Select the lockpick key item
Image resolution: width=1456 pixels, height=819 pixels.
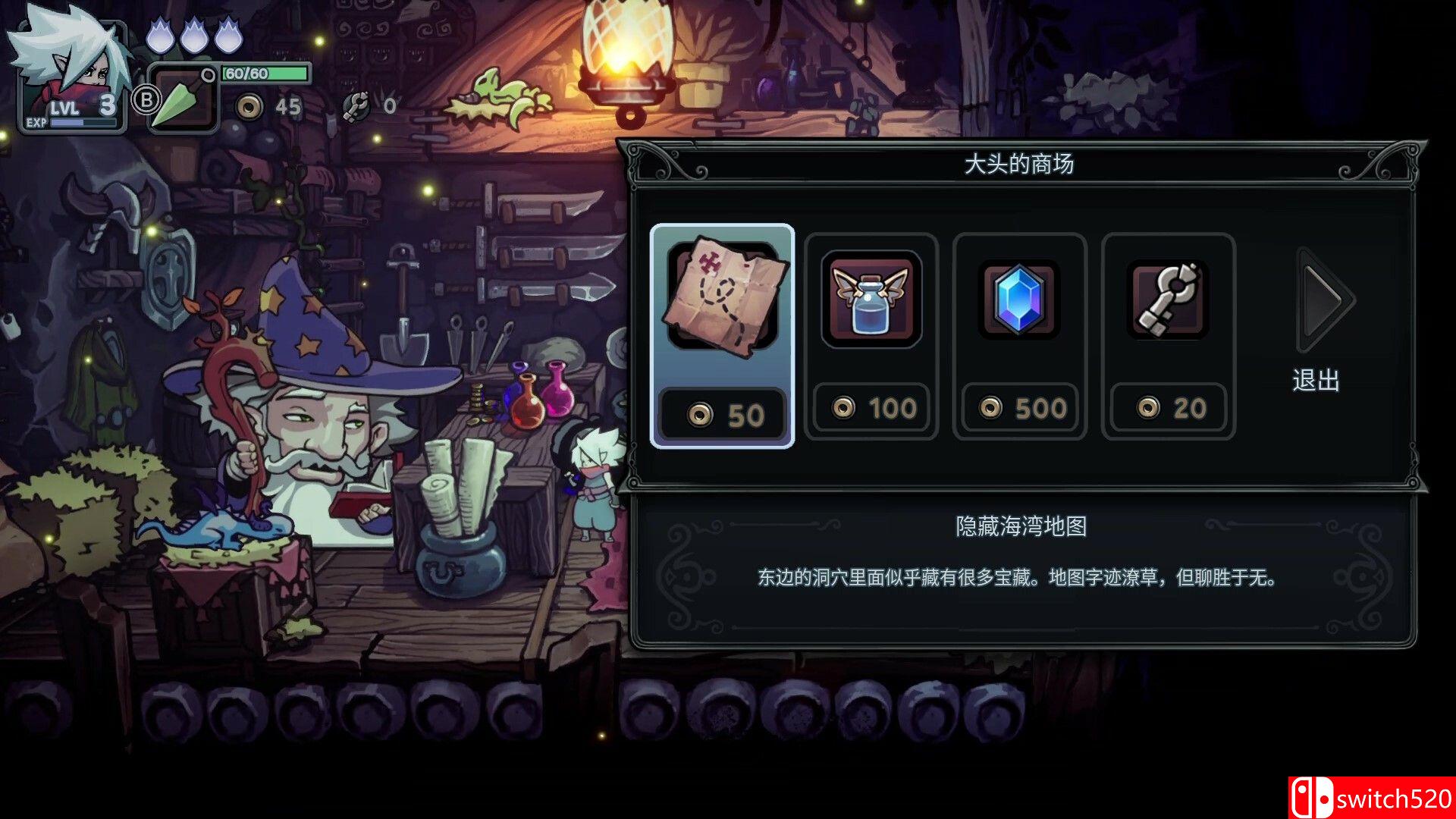click(x=1166, y=300)
